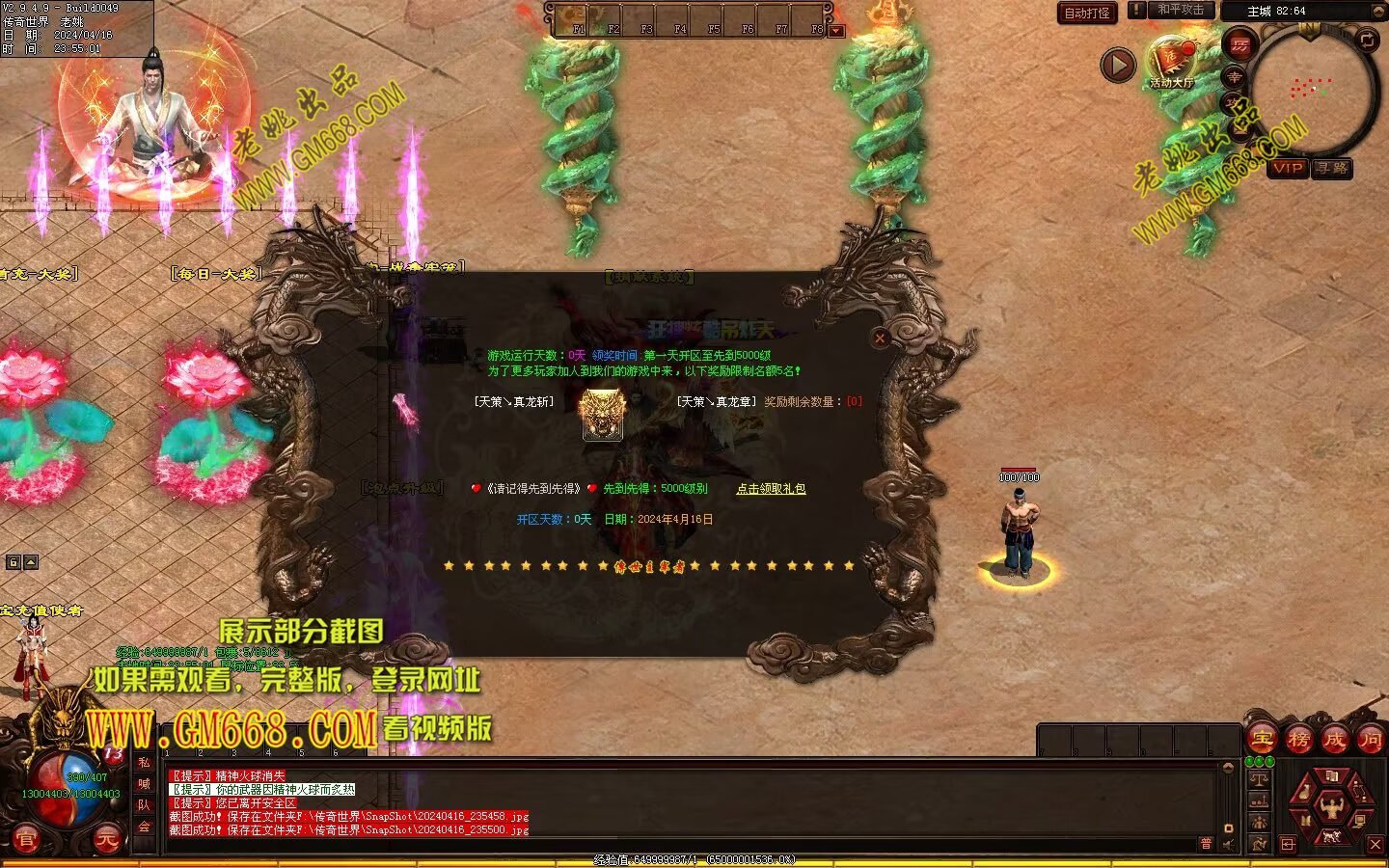Click the round play arrow button
The image size is (1389, 868).
(1118, 66)
